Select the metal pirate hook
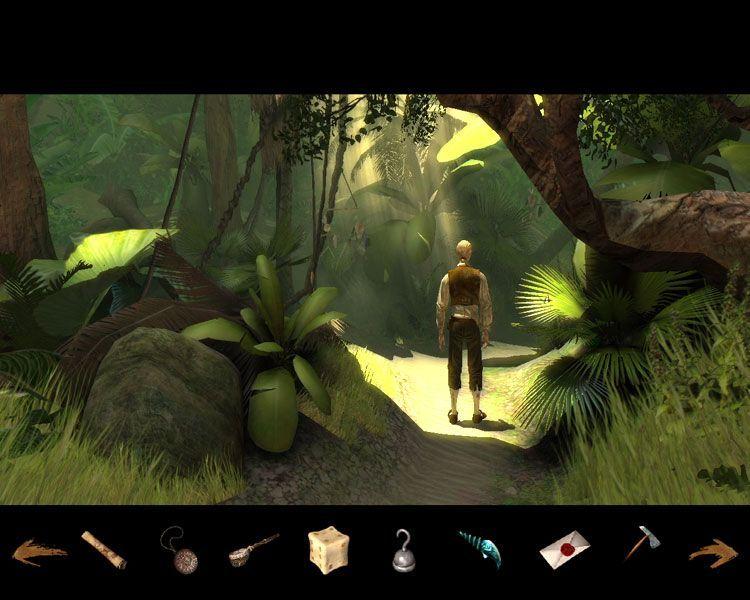 click(403, 549)
